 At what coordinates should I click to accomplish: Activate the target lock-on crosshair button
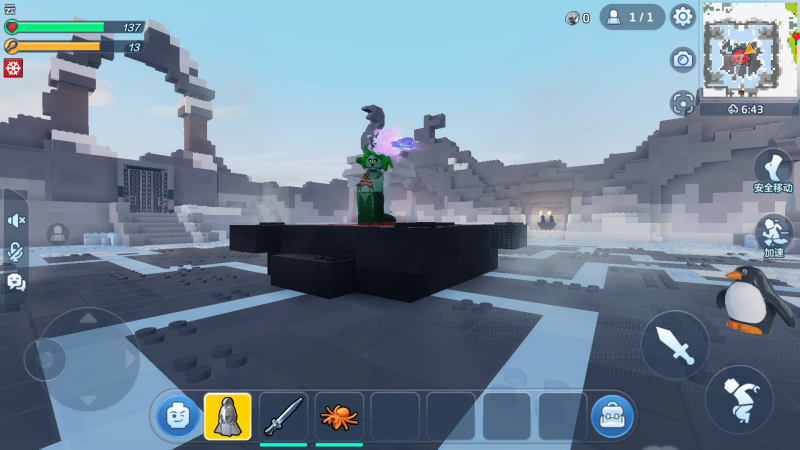683,103
